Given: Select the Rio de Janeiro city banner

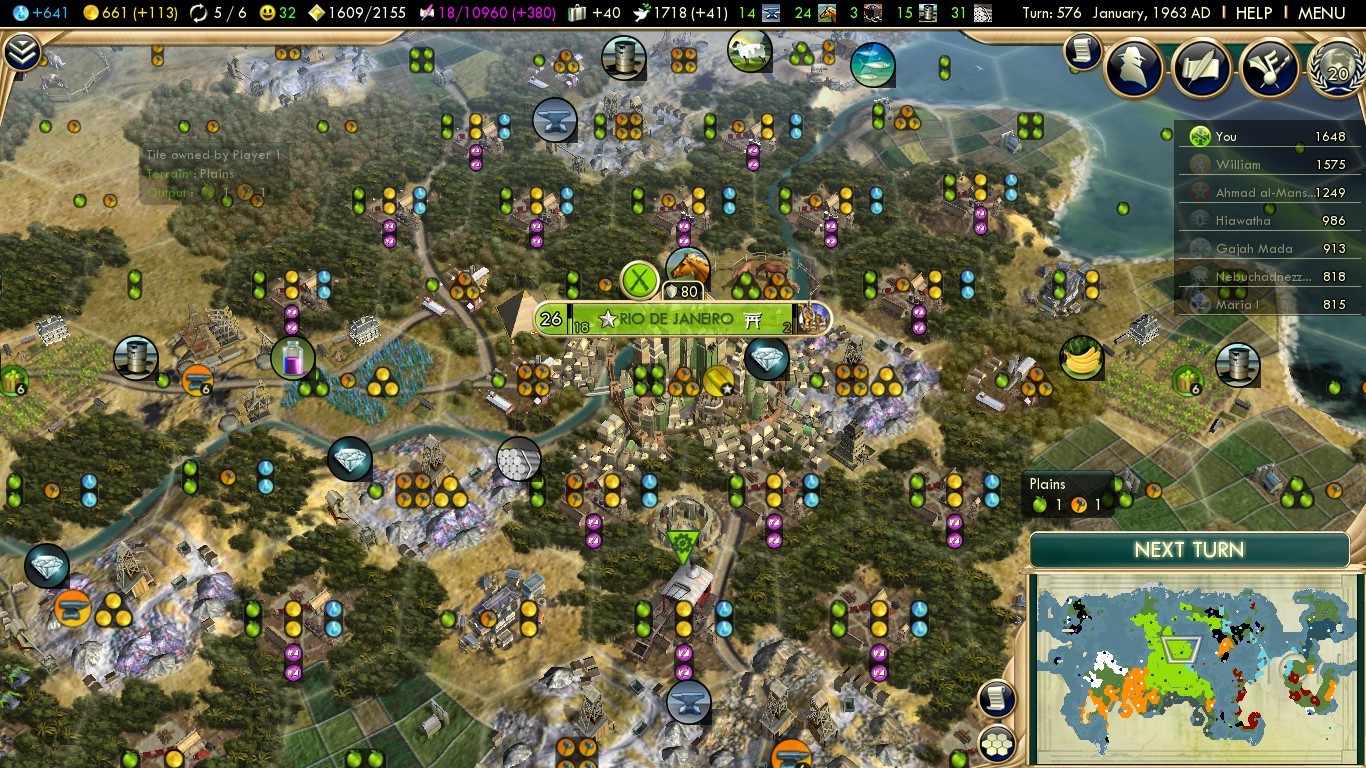Looking at the screenshot, I should pos(680,319).
